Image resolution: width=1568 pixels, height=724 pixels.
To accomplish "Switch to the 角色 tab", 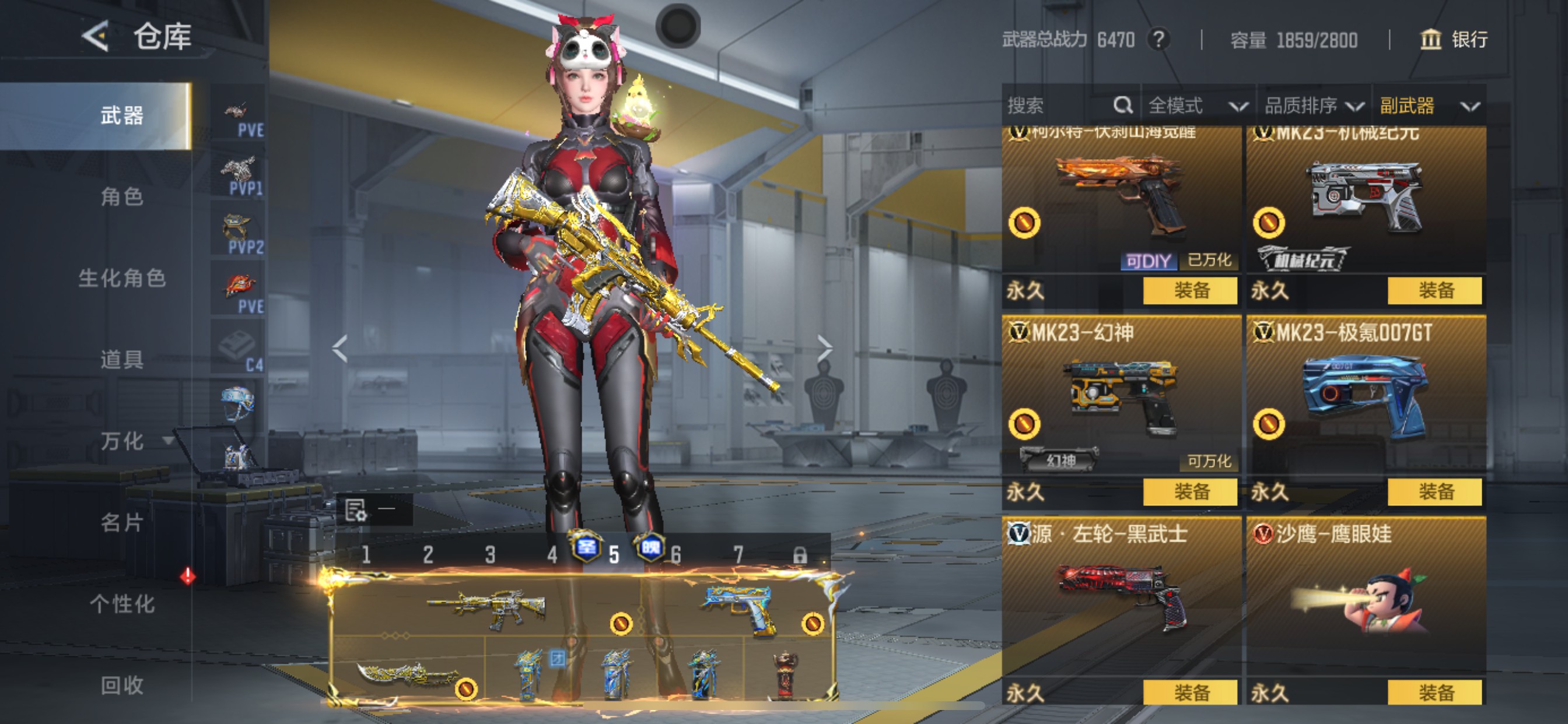I will [122, 197].
